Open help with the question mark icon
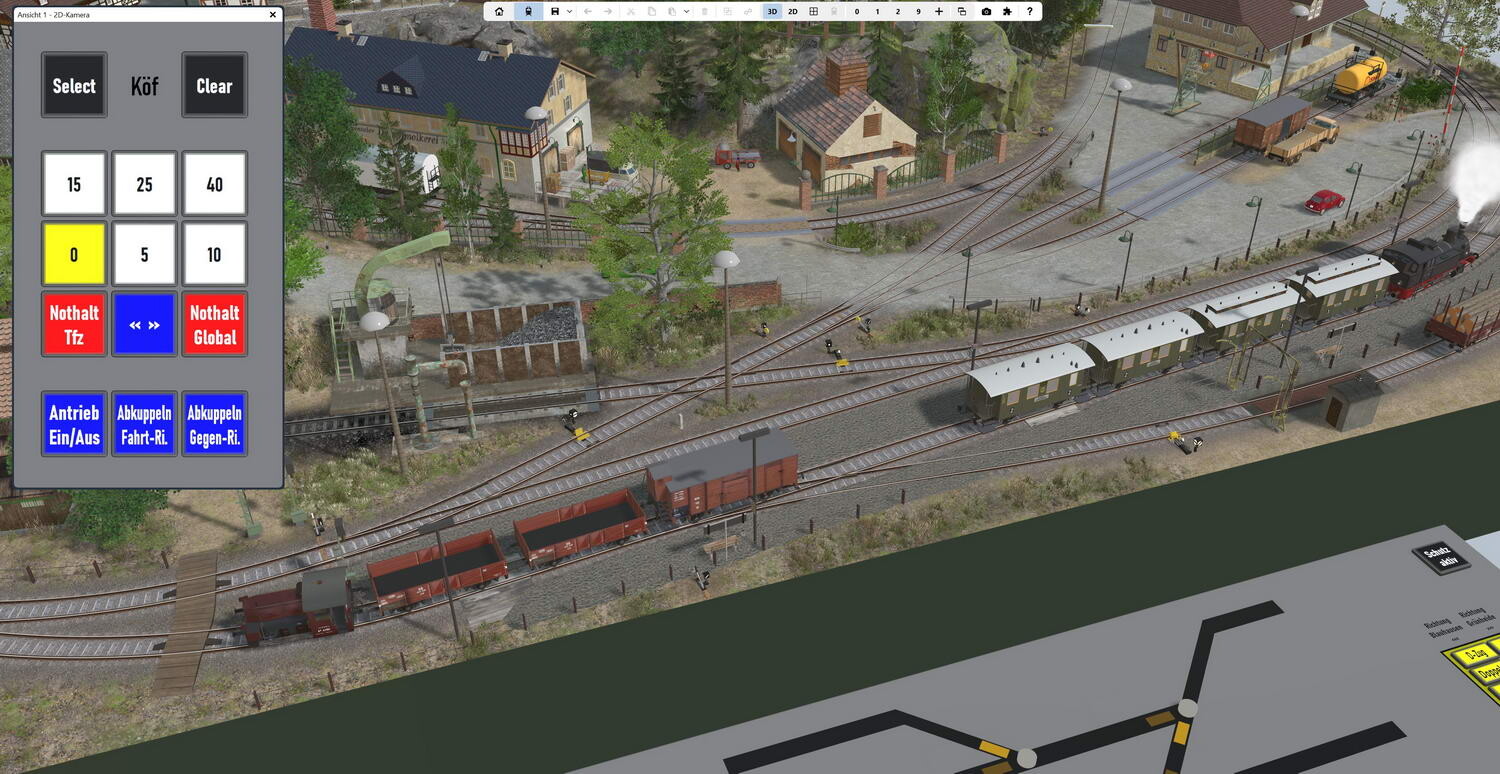The width and height of the screenshot is (1500, 774). 1030,11
